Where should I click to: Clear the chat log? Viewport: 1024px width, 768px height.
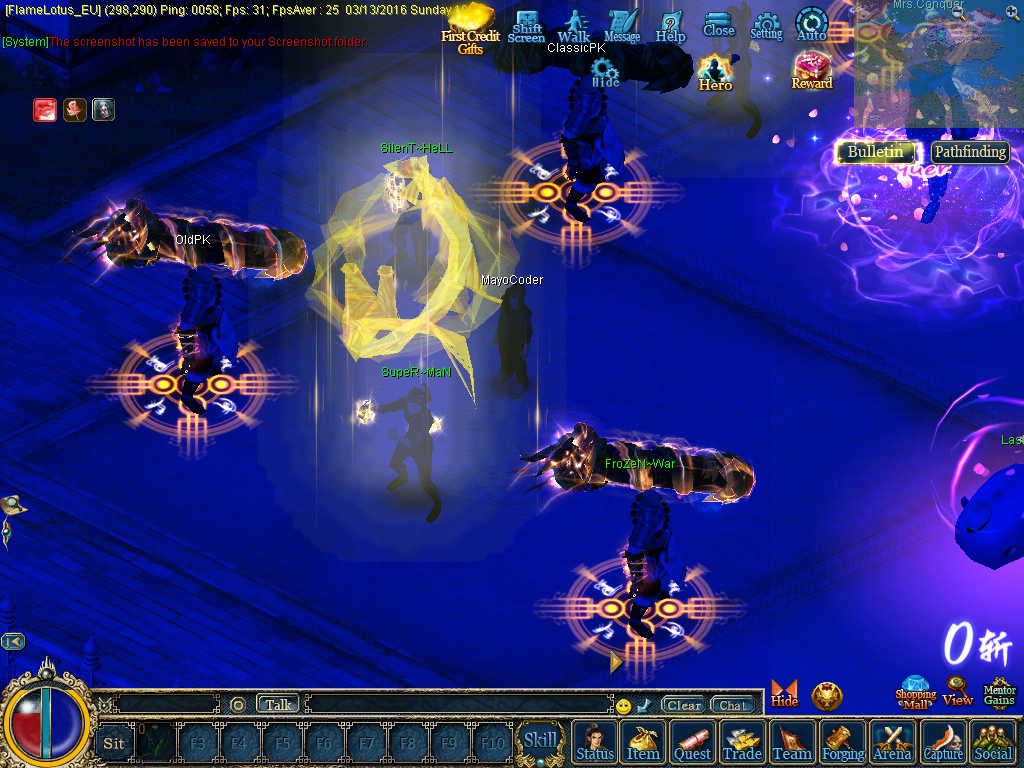[x=684, y=705]
